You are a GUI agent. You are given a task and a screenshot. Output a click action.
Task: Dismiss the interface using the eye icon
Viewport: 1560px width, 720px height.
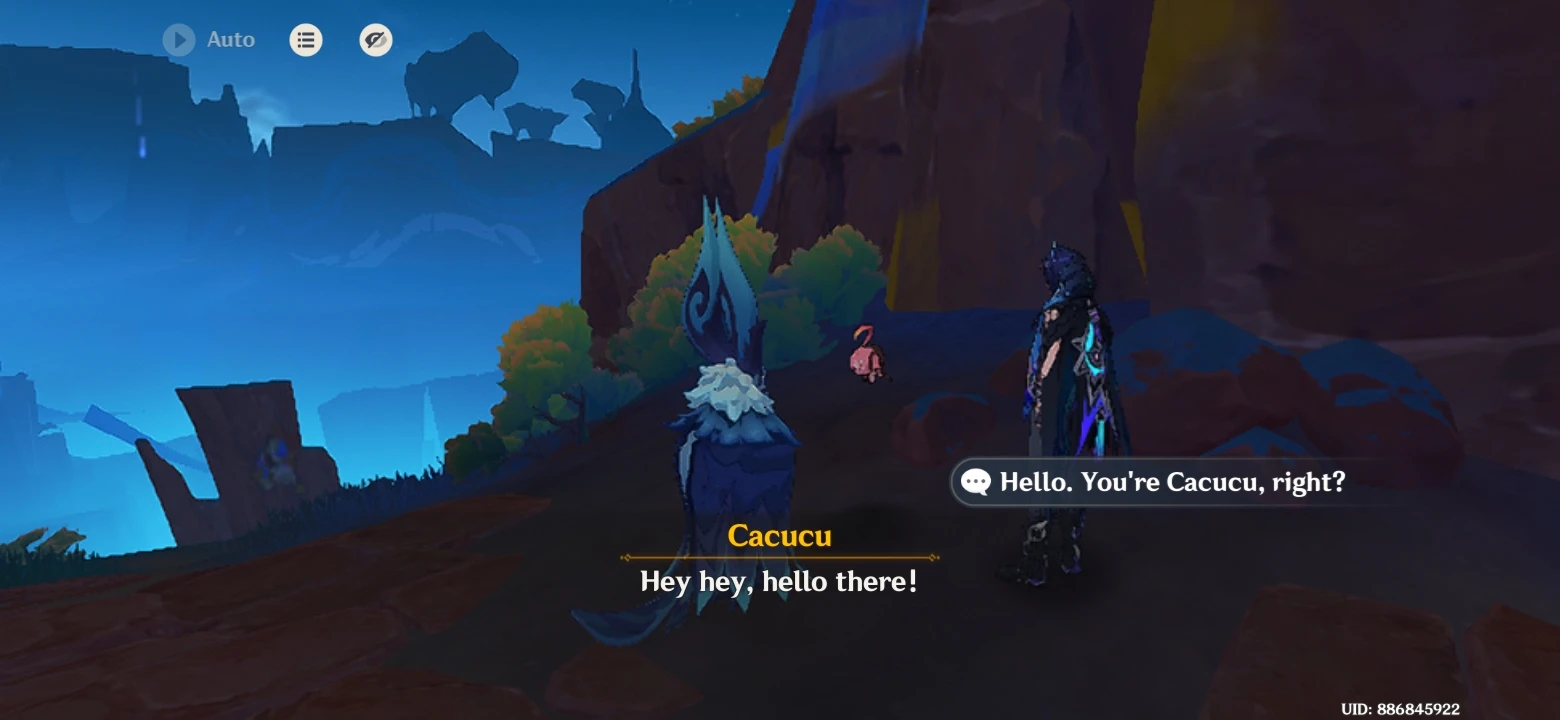375,39
